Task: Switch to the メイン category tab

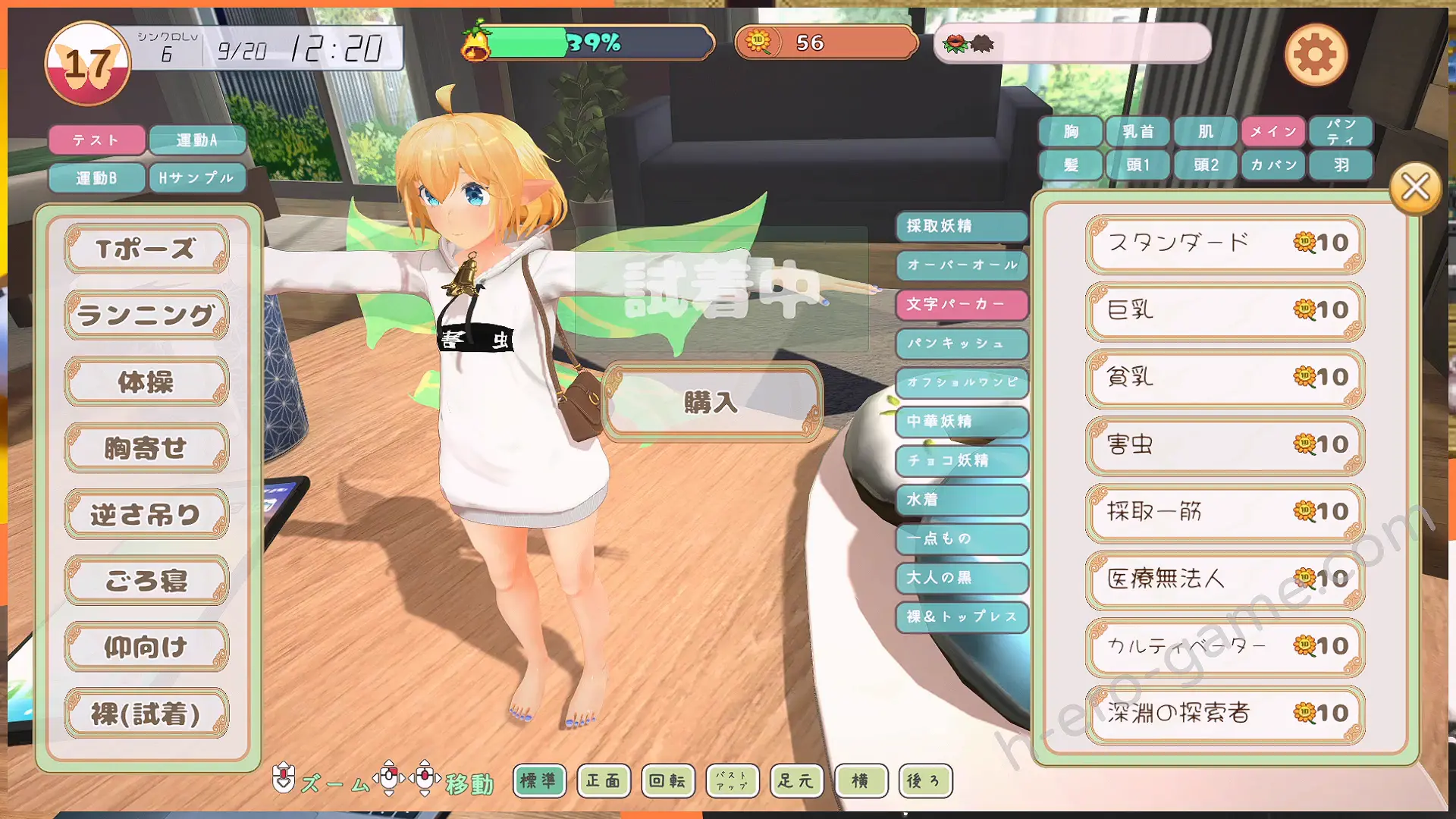Action: point(1273,132)
